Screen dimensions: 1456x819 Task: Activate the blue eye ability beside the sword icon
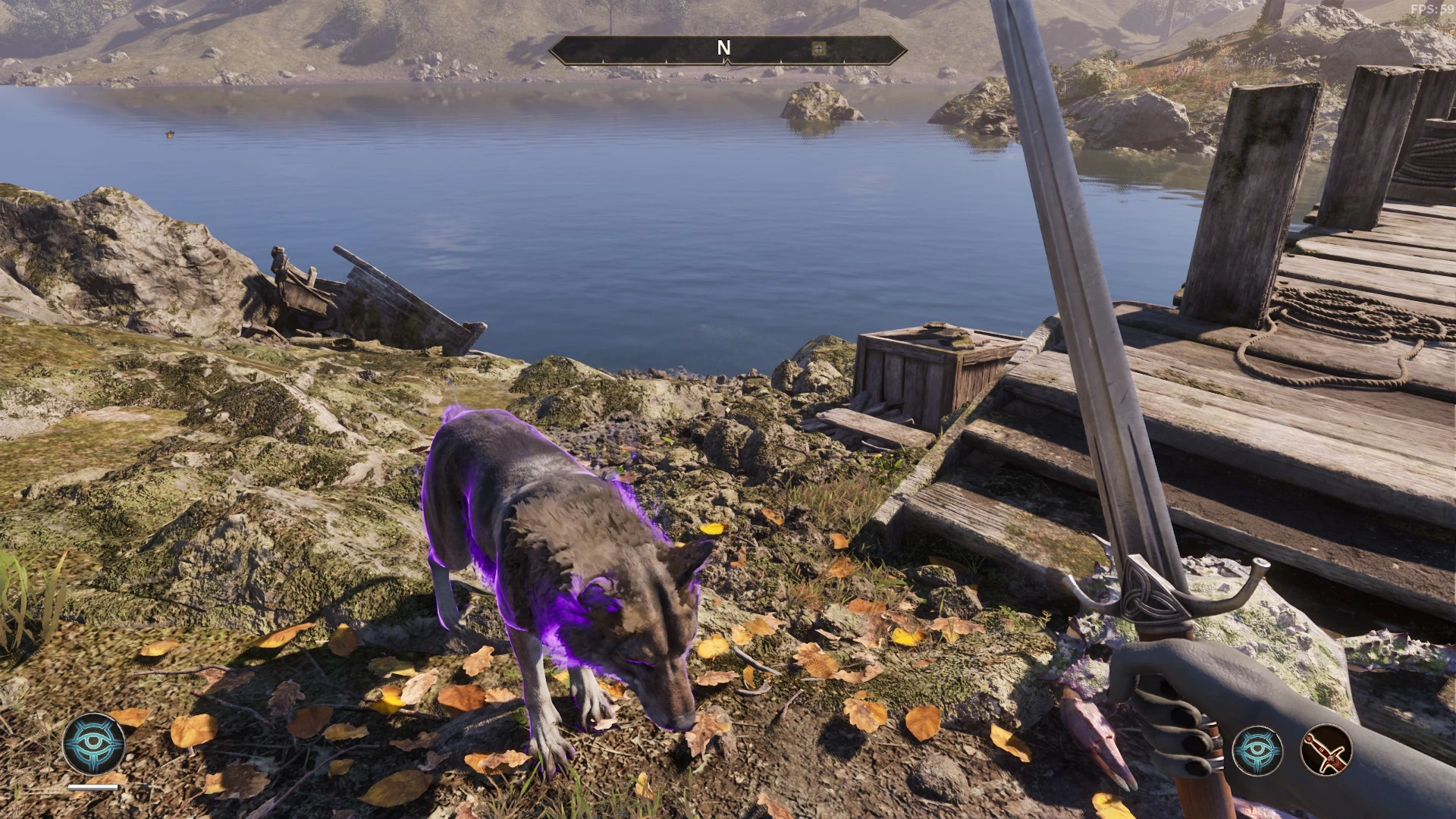(x=1257, y=750)
